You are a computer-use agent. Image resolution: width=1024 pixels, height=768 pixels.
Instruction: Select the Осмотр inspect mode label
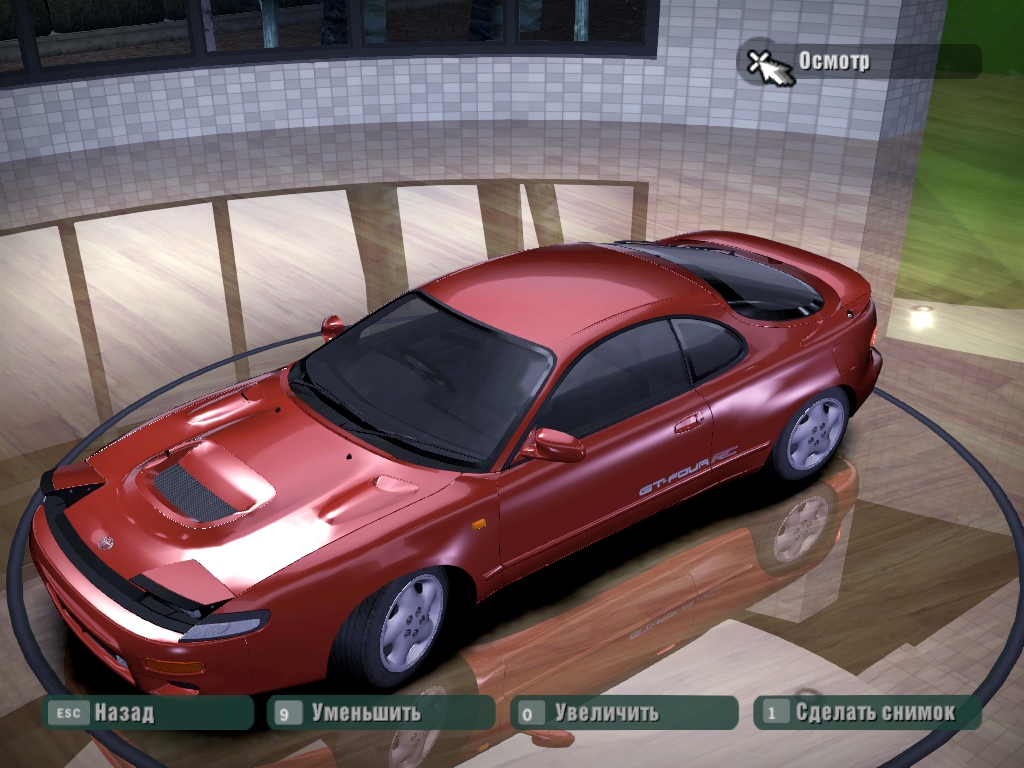[x=833, y=61]
